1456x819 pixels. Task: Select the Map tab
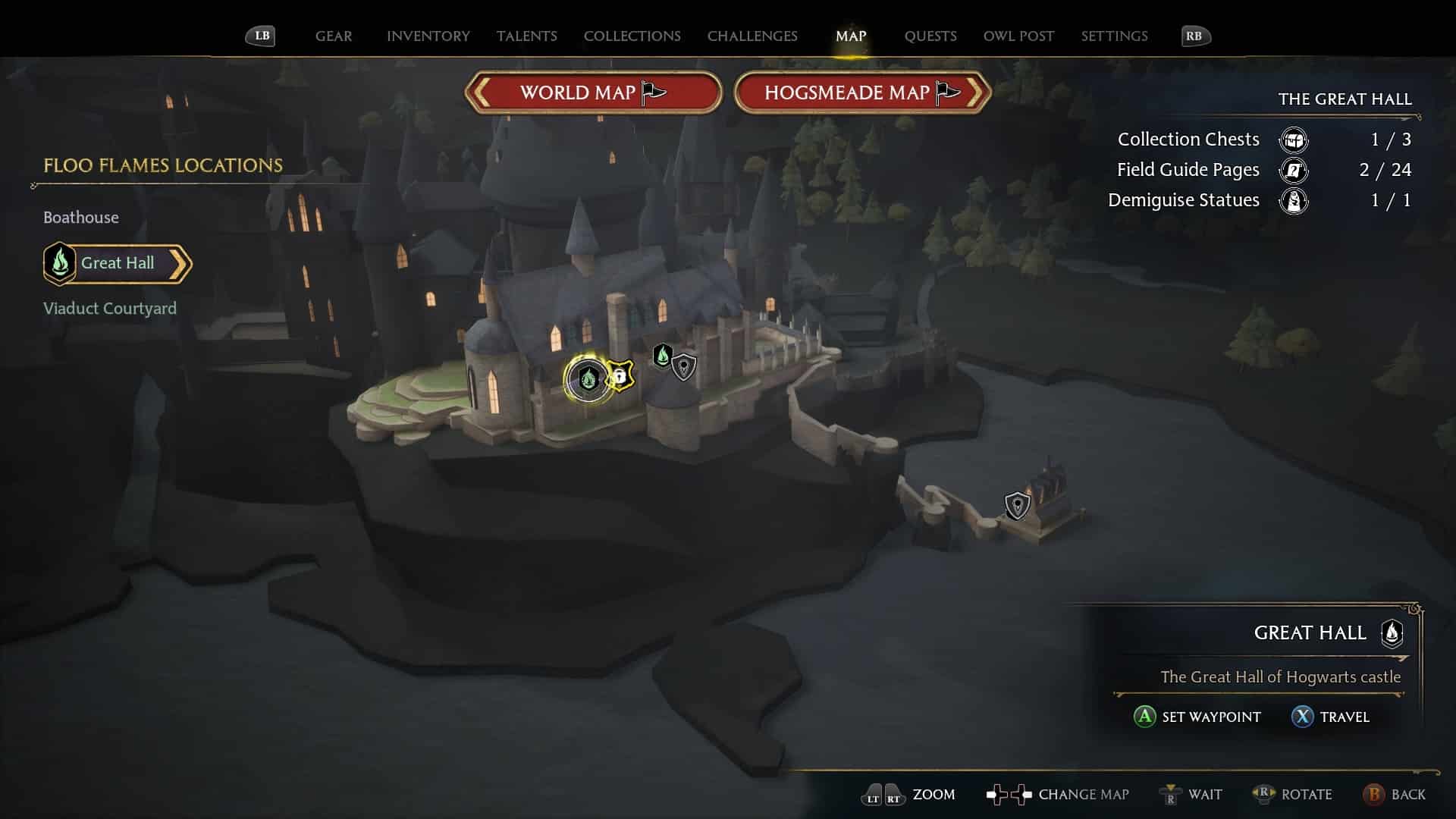pyautogui.click(x=850, y=36)
